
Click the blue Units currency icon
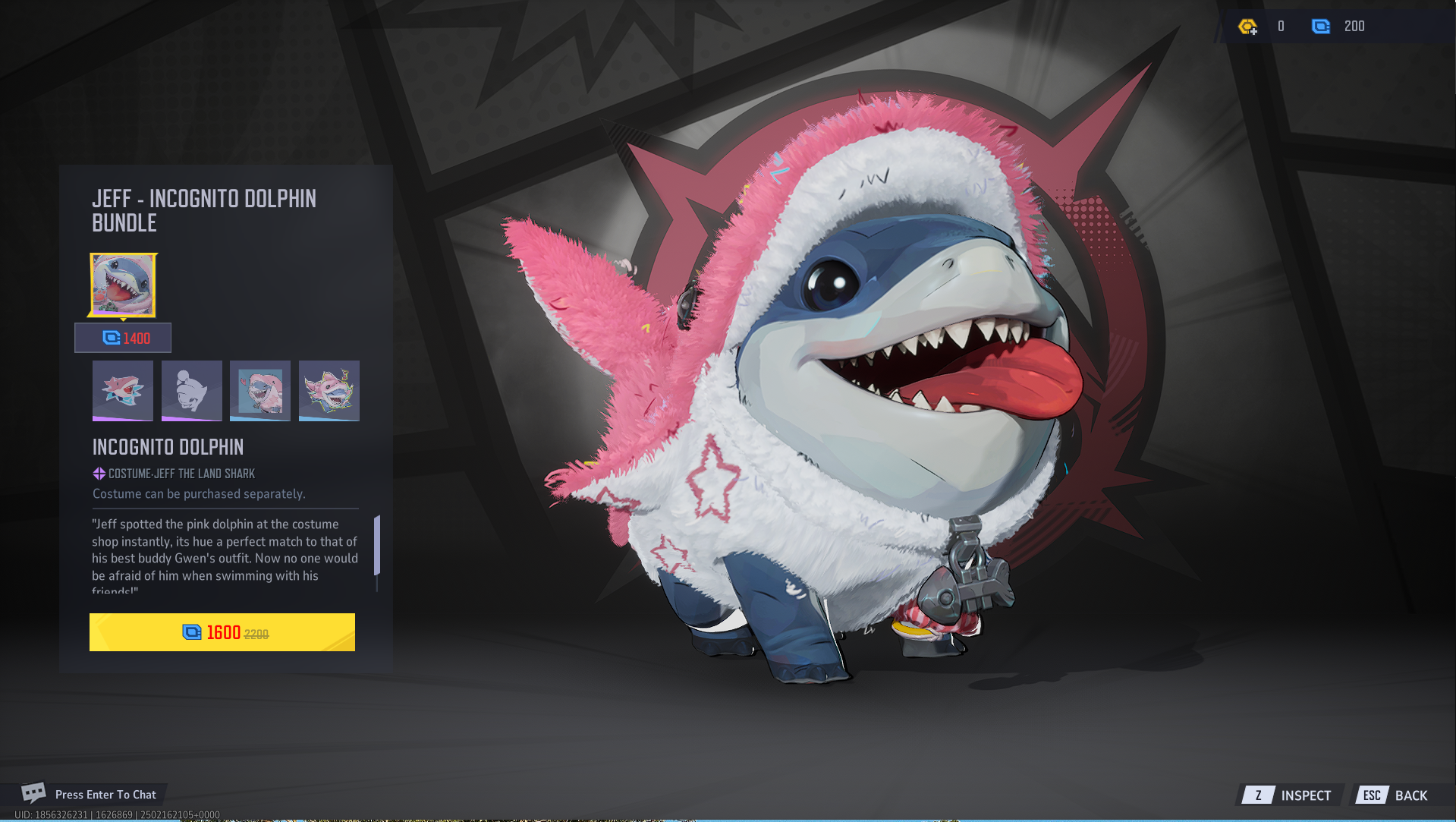1320,27
